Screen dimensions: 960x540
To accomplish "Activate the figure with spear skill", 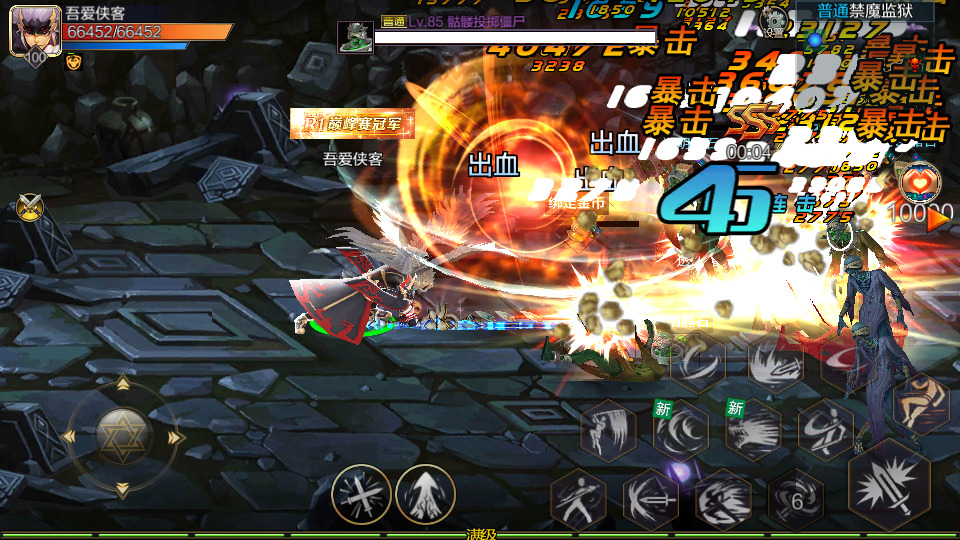I will (x=578, y=498).
